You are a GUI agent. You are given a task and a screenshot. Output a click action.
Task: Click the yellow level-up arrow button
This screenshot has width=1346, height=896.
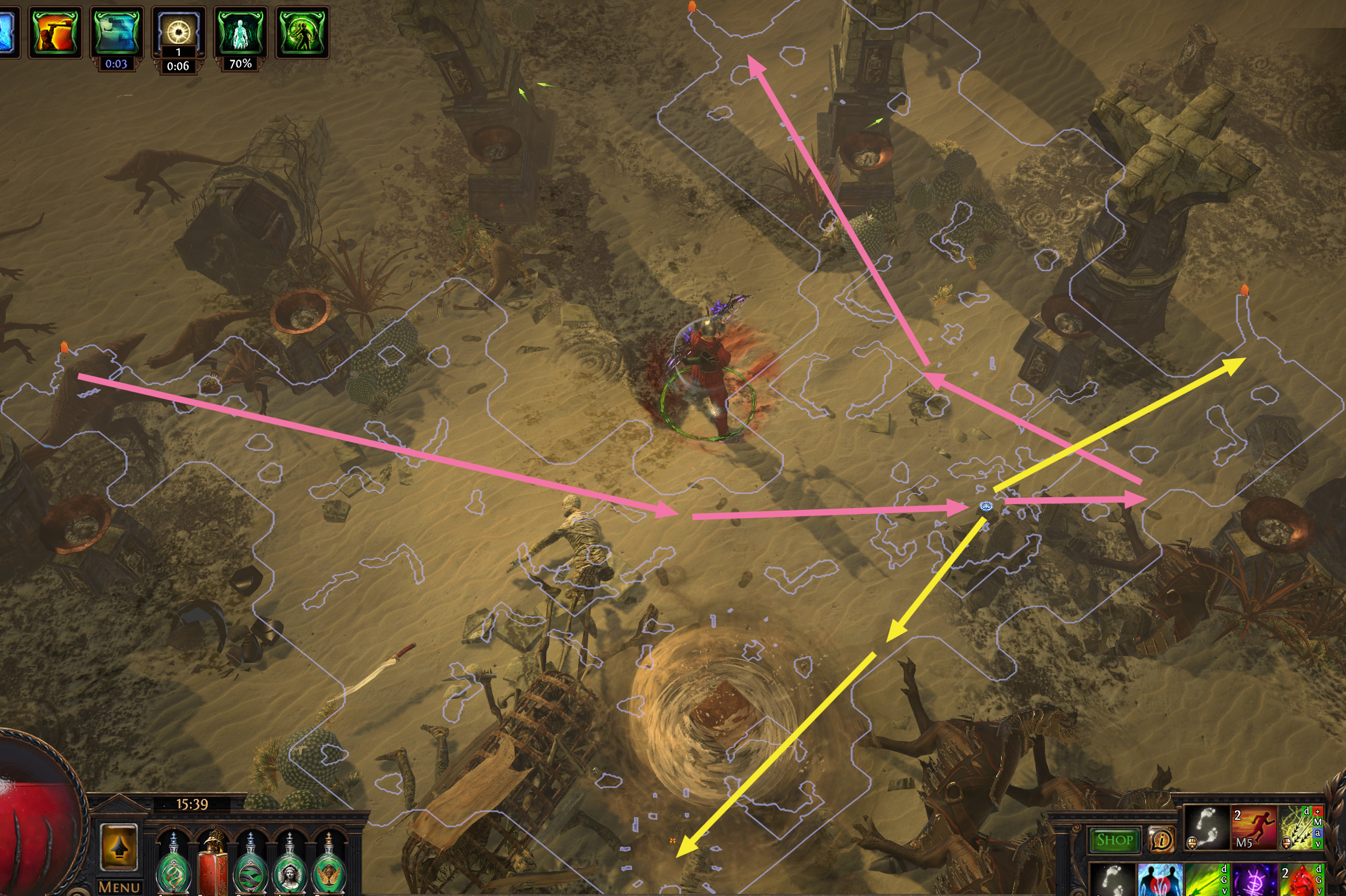[119, 847]
